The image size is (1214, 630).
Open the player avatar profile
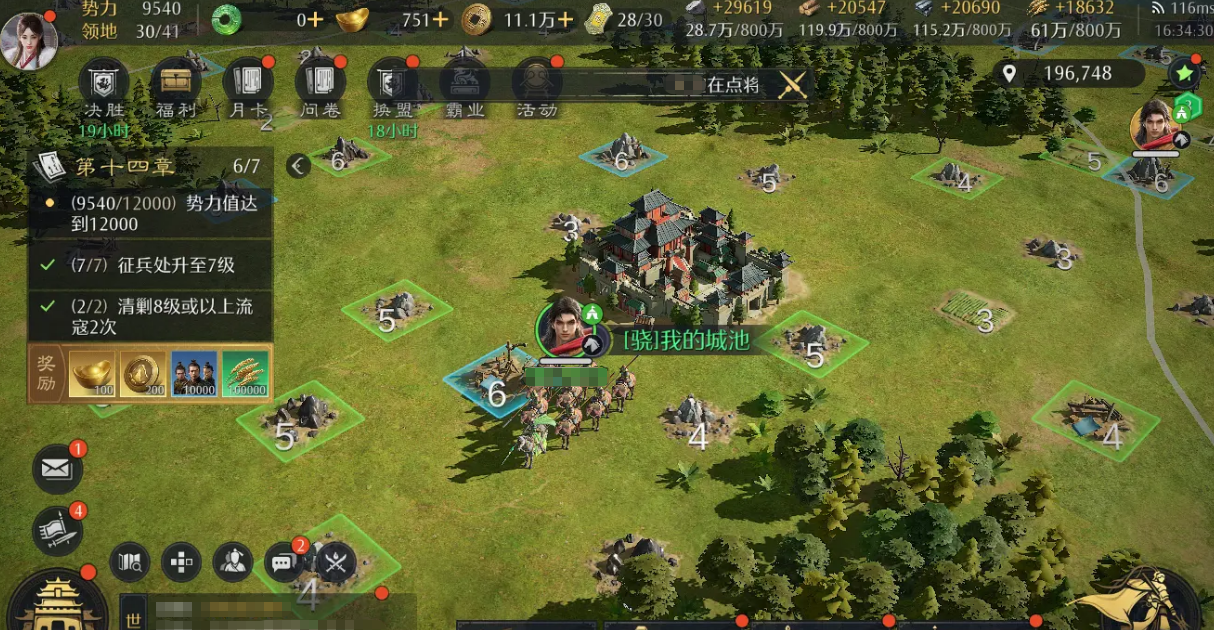tap(29, 39)
